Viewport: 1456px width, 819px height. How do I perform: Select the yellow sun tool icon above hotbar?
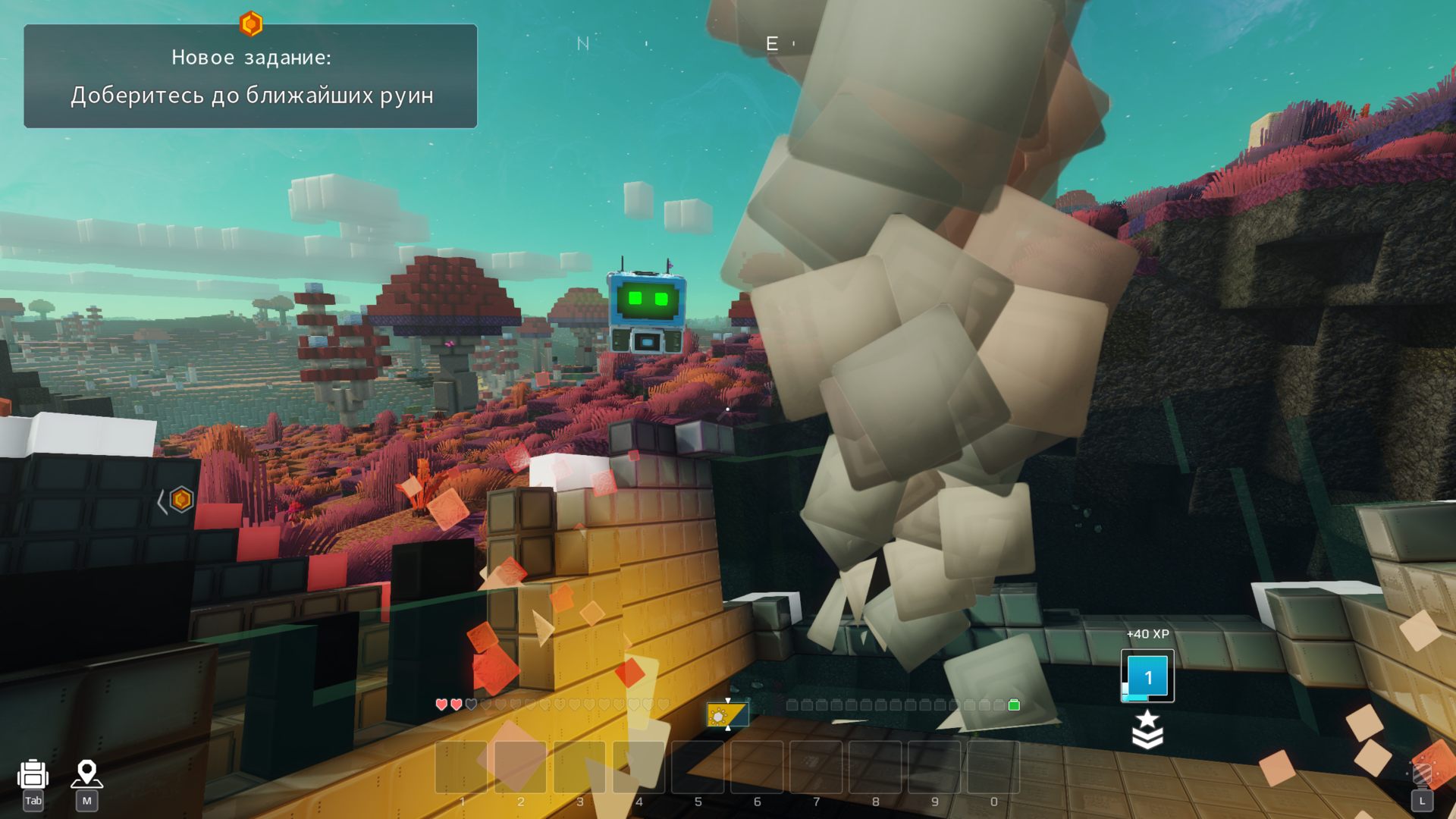(x=726, y=714)
